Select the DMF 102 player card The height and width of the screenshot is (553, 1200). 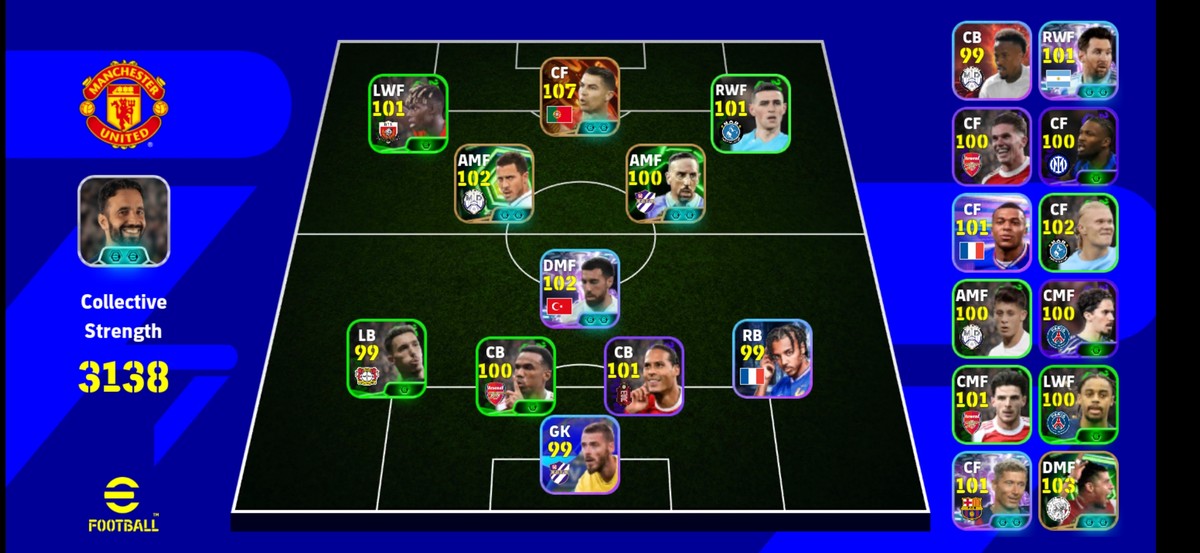pyautogui.click(x=579, y=288)
